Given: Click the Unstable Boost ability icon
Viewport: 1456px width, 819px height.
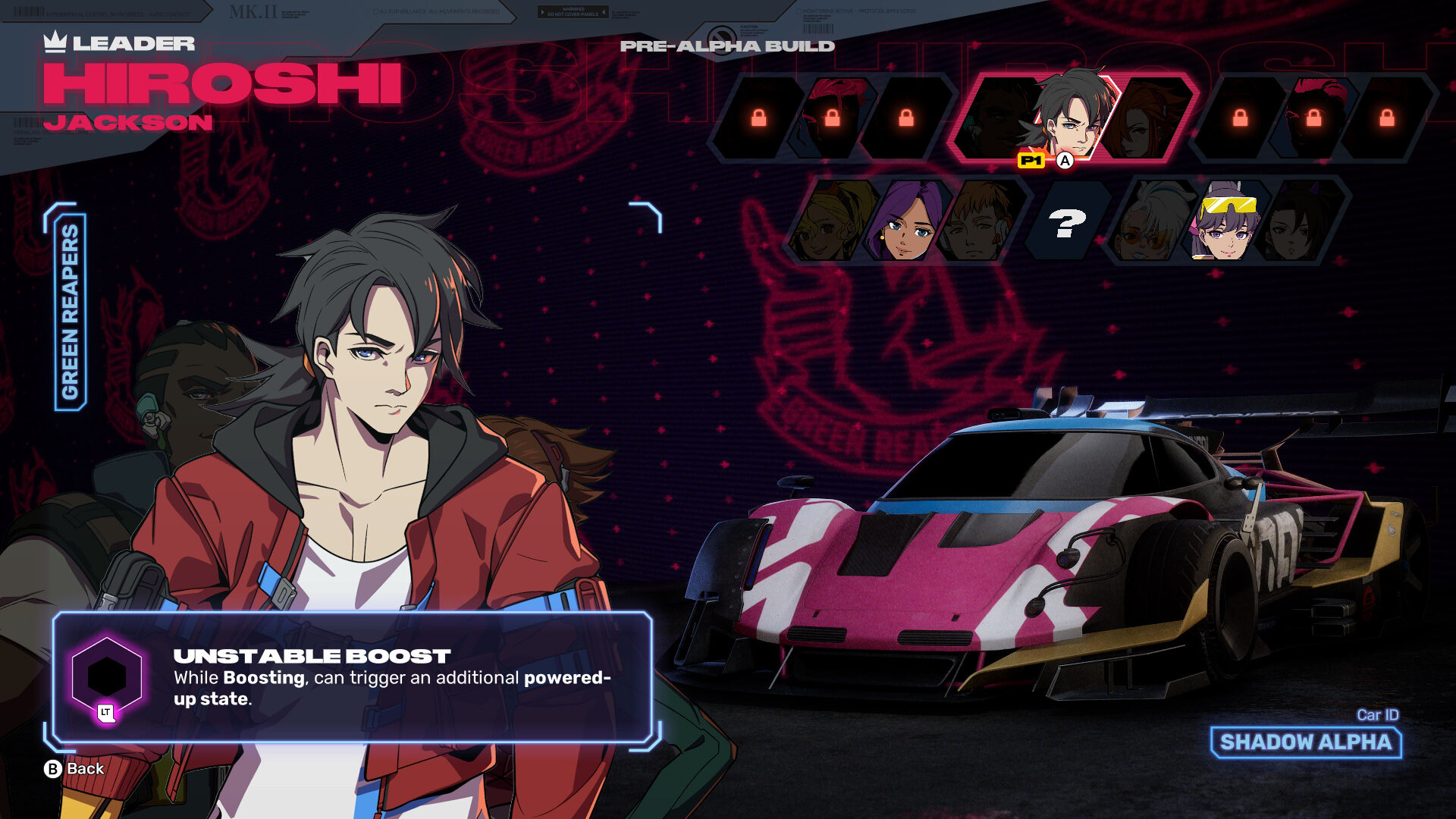Looking at the screenshot, I should pos(107,676).
